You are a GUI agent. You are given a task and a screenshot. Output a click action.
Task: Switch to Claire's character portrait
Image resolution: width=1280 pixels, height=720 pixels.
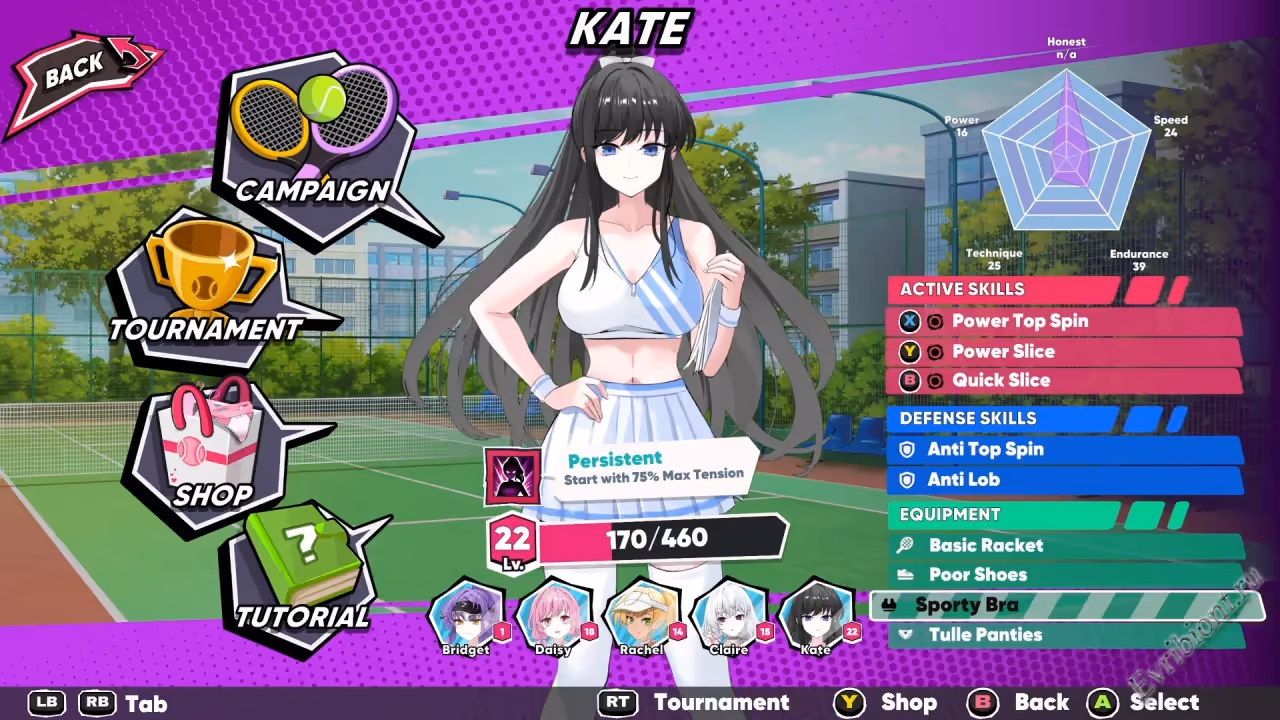(729, 615)
